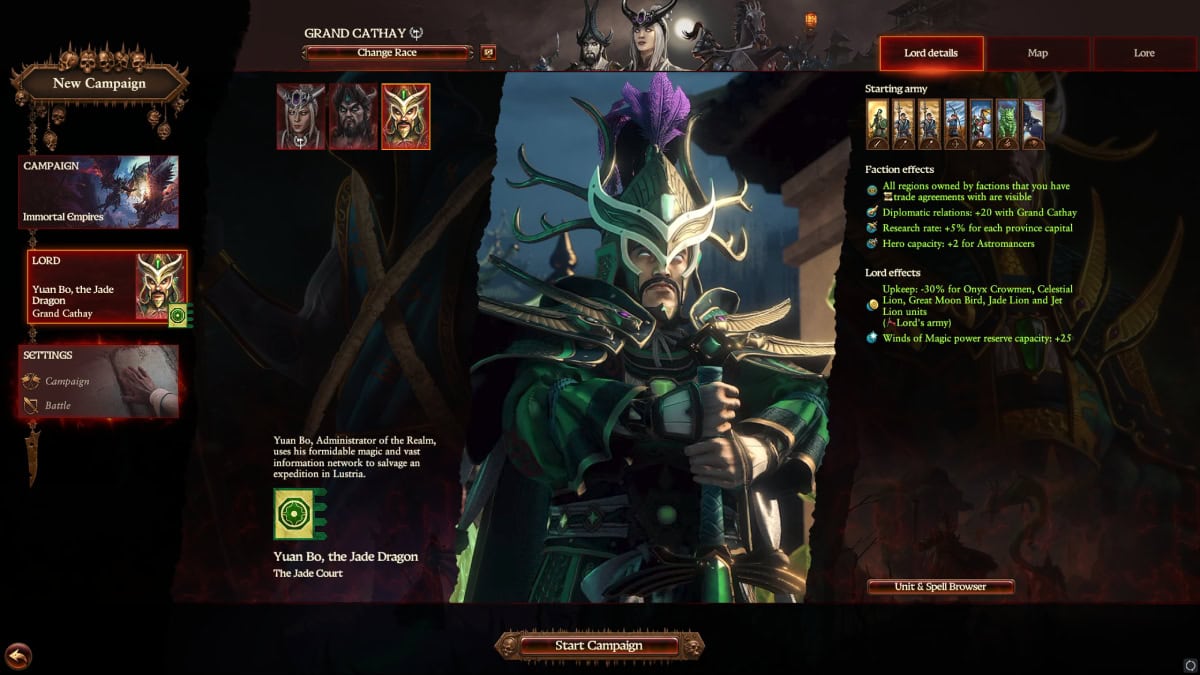Choose the bearded dark-haired lord portrait
Image resolution: width=1200 pixels, height=675 pixels.
coord(353,116)
